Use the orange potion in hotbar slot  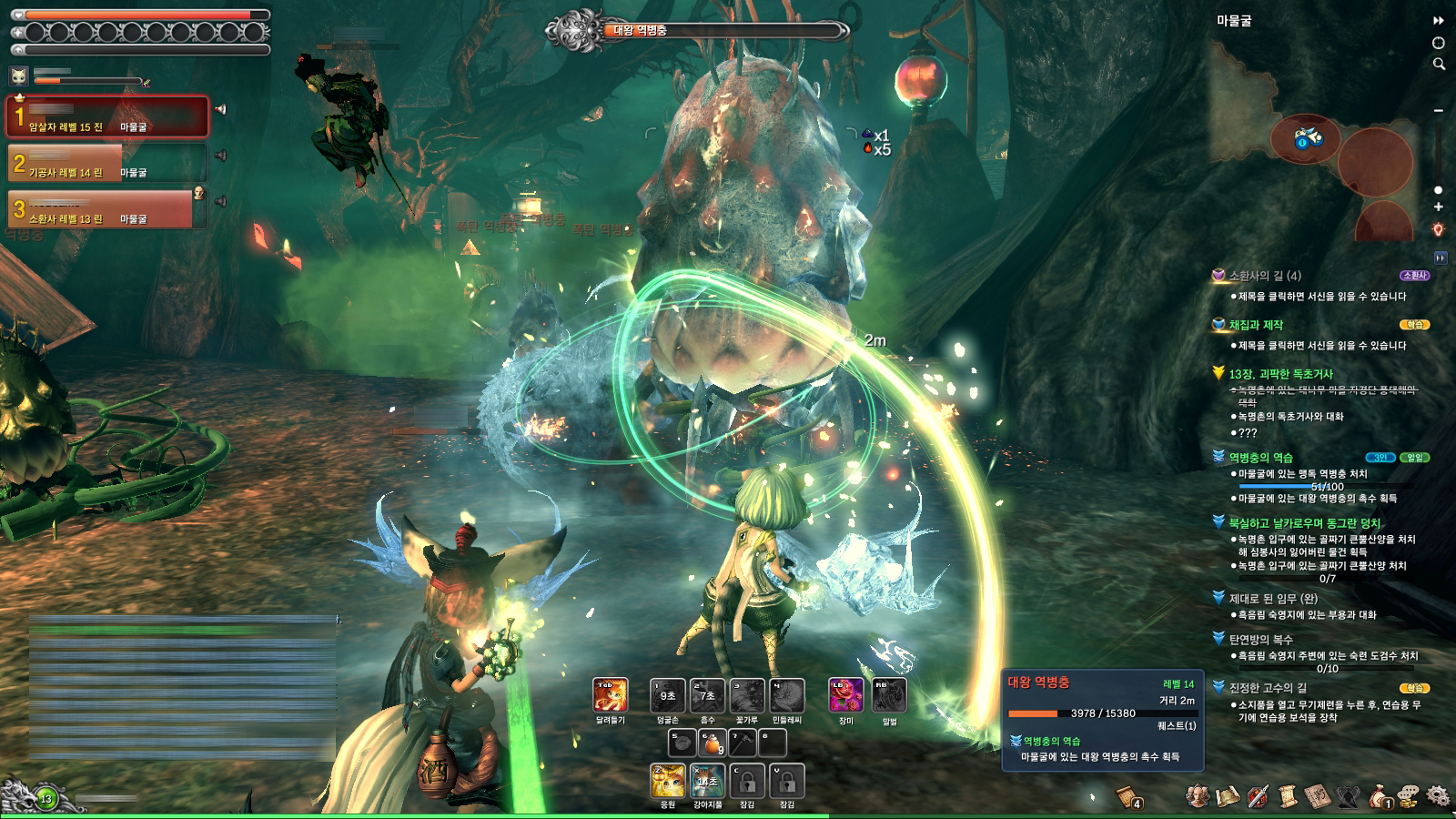coord(708,743)
